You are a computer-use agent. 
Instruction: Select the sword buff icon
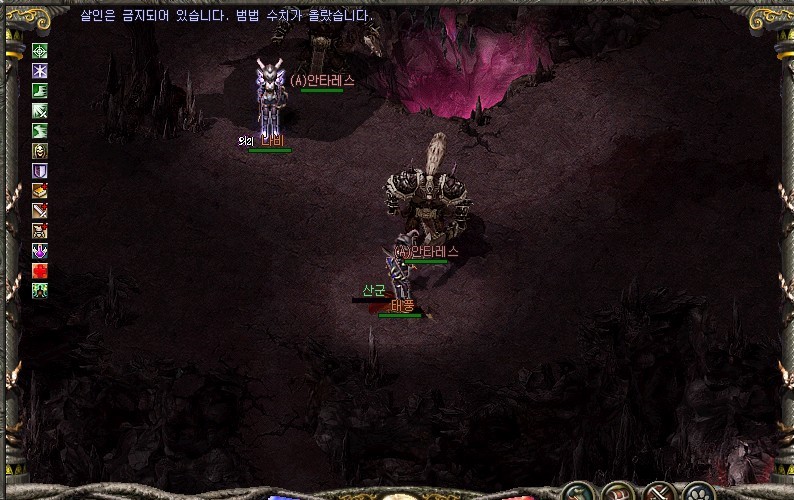click(x=40, y=211)
